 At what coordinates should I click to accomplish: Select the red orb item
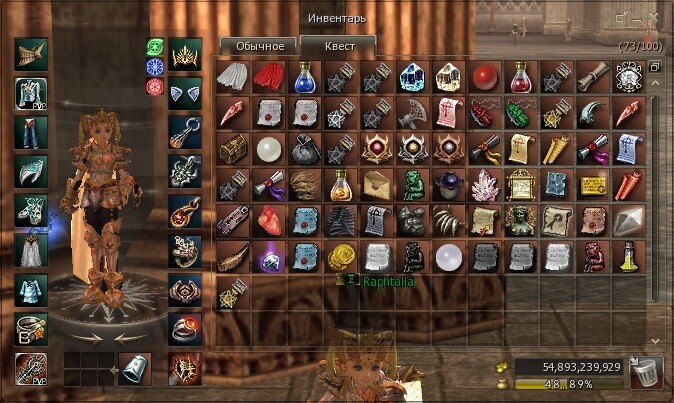(486, 78)
